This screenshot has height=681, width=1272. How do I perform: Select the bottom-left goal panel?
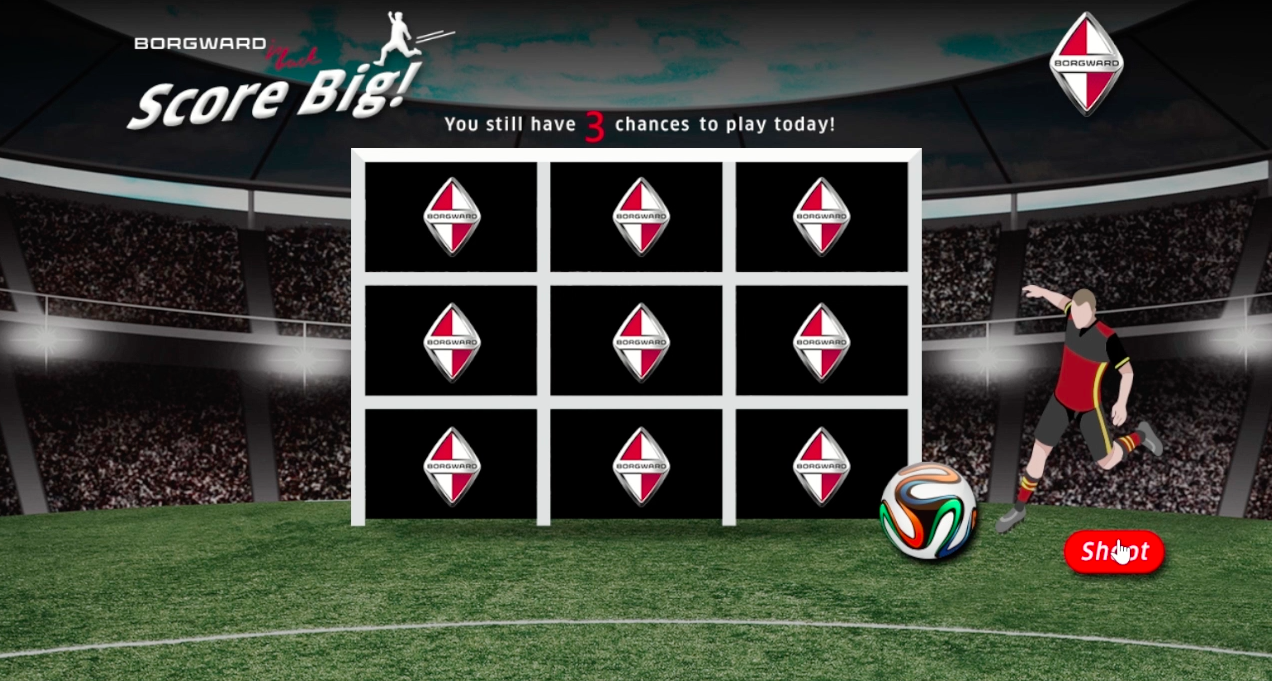pyautogui.click(x=451, y=465)
